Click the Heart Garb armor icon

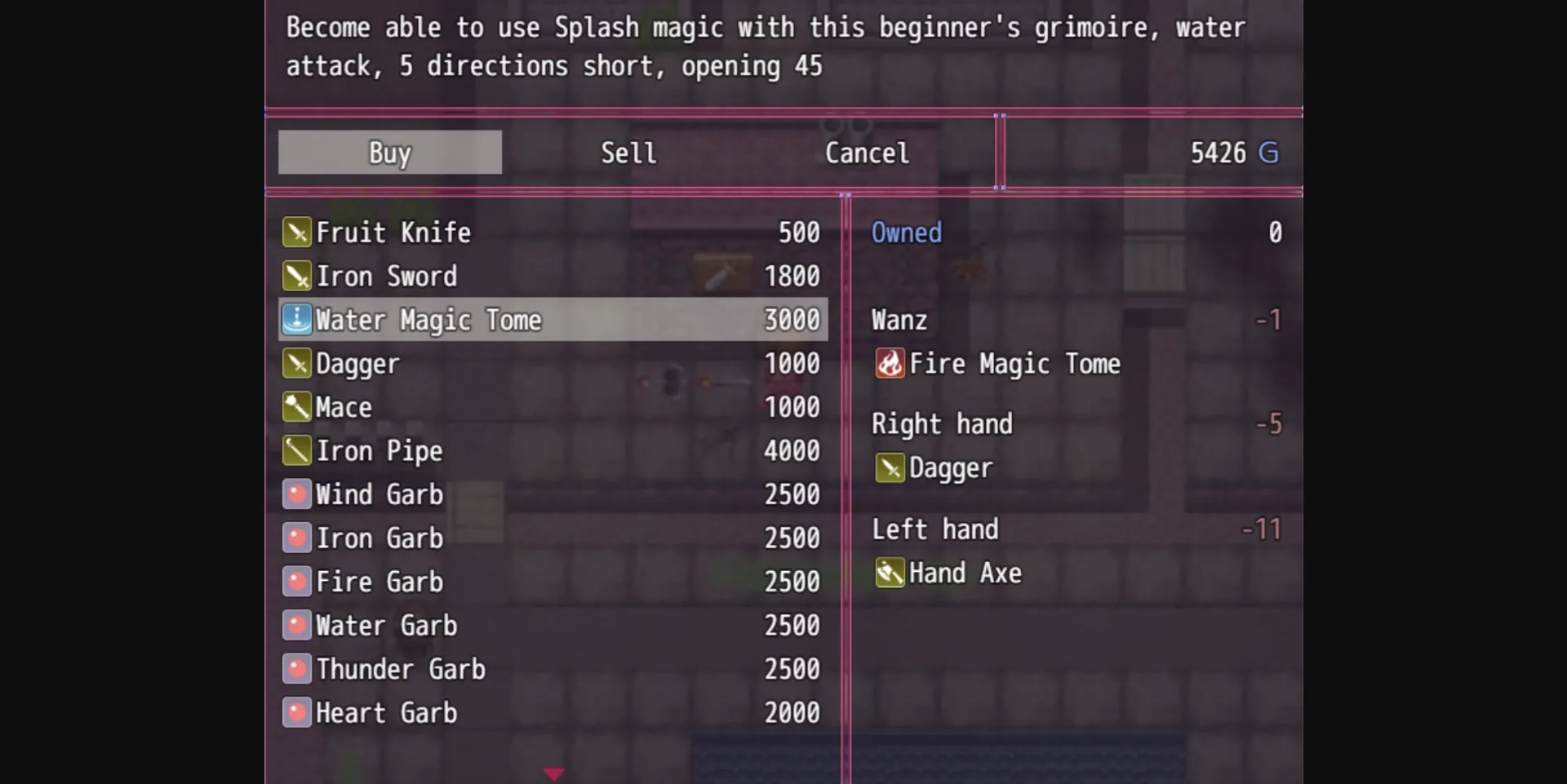click(x=296, y=712)
